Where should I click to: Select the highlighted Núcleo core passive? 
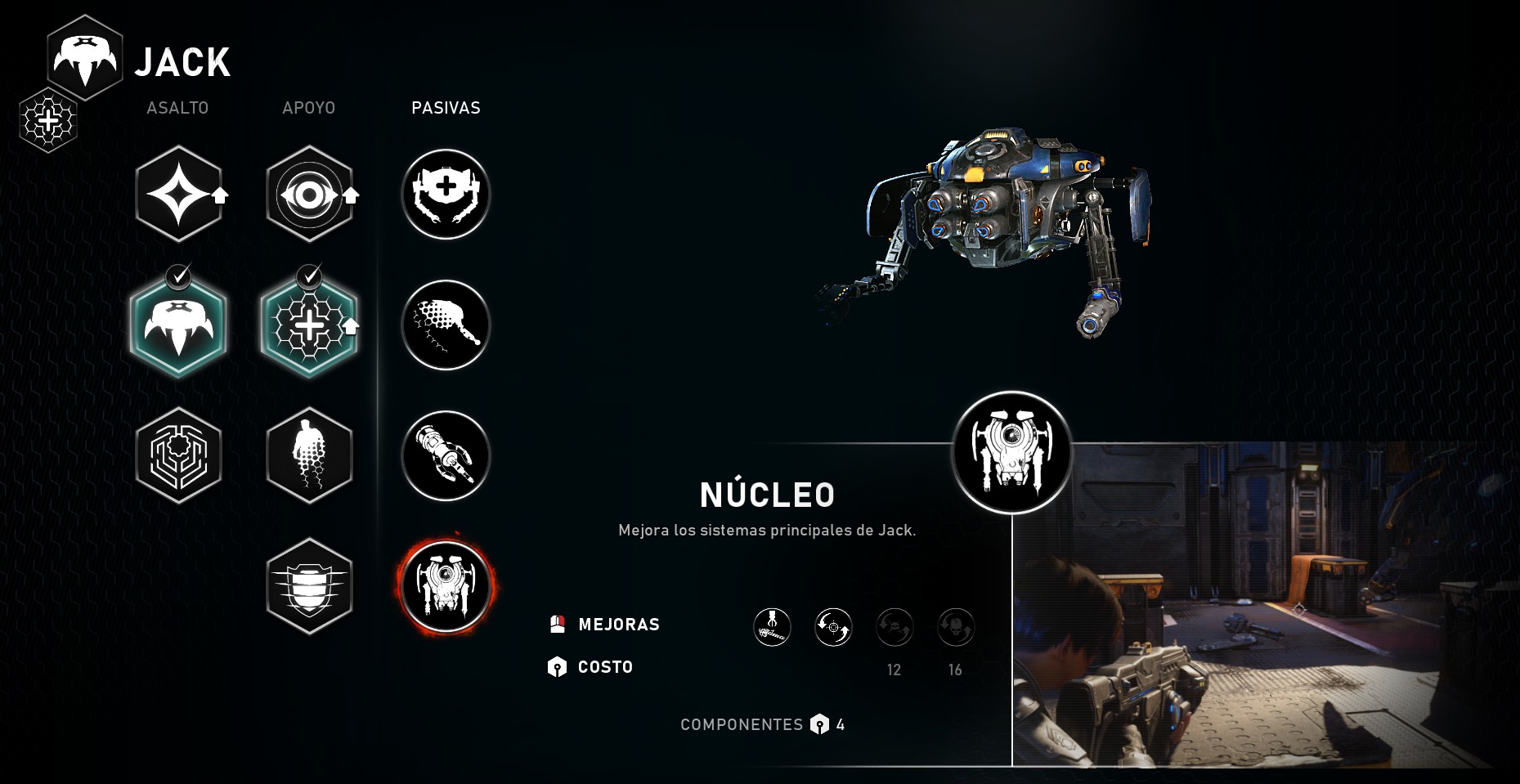[x=446, y=586]
